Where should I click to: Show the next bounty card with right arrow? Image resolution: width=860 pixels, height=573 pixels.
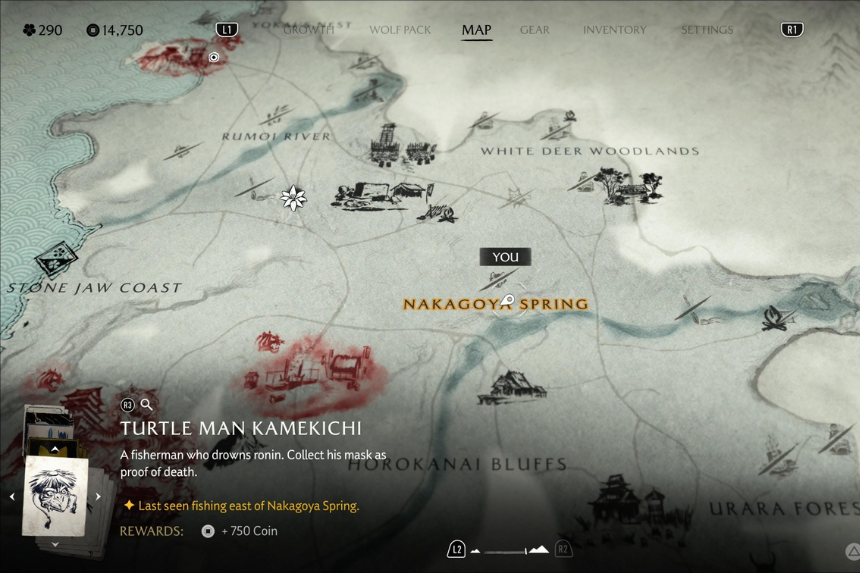click(98, 496)
